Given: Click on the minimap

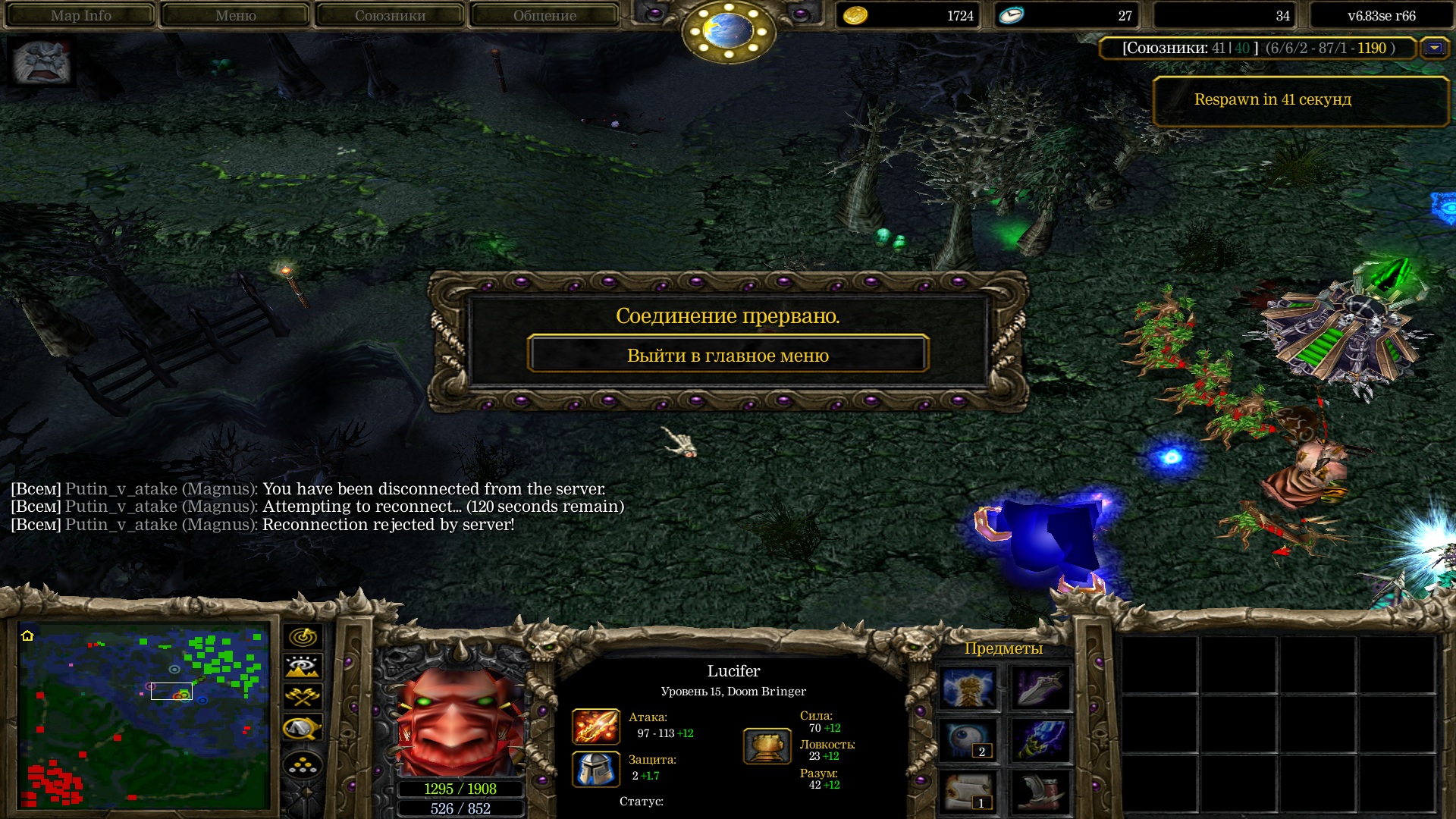Looking at the screenshot, I should pyautogui.click(x=144, y=715).
